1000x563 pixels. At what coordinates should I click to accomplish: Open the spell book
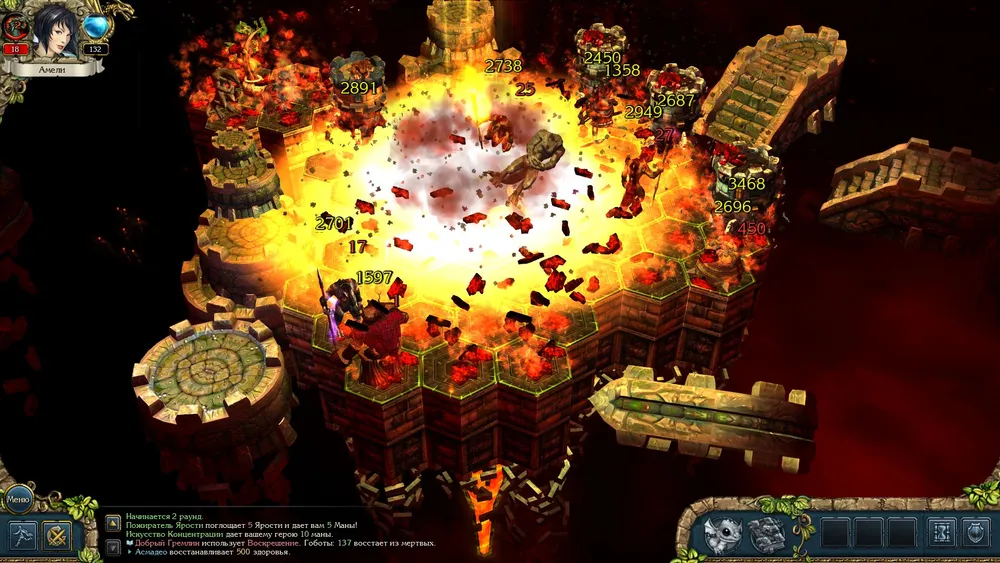766,534
